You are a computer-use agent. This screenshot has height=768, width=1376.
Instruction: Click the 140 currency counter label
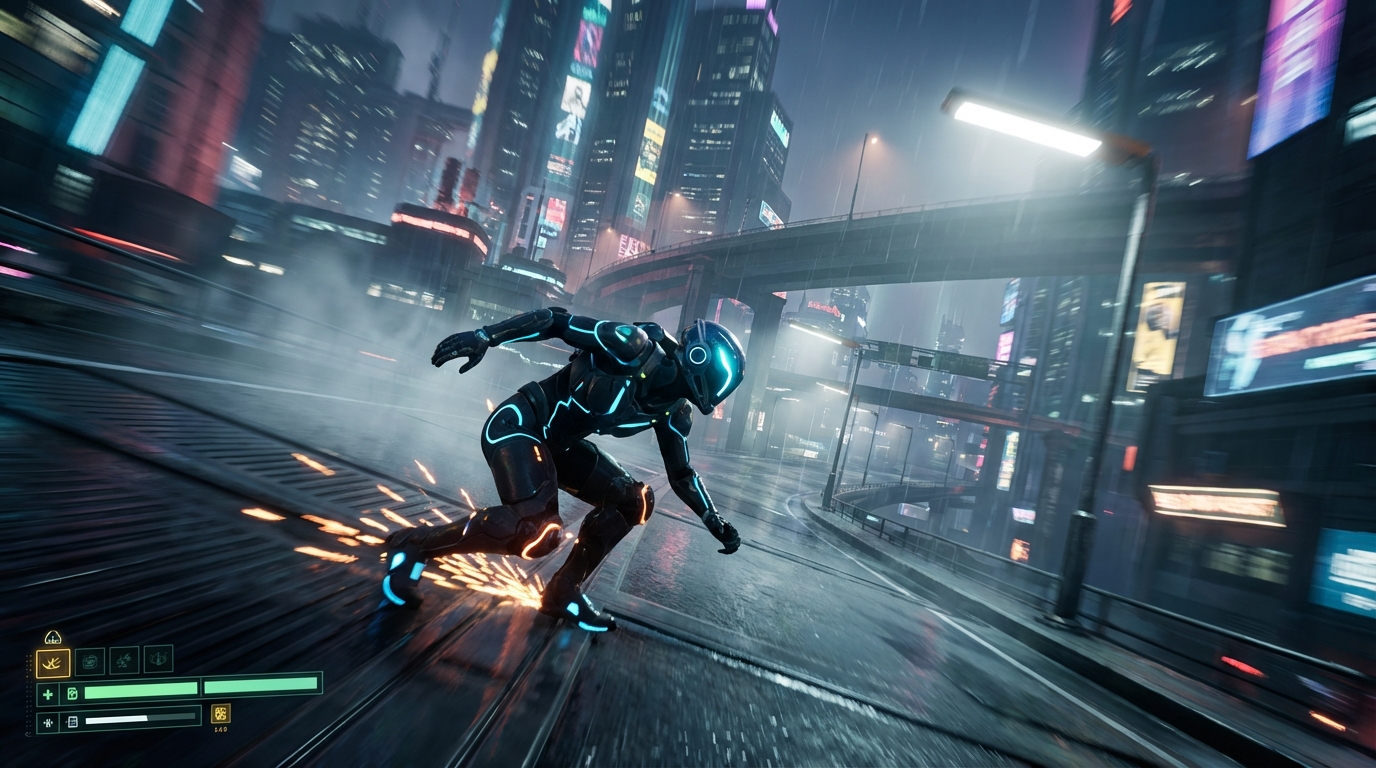[220, 728]
